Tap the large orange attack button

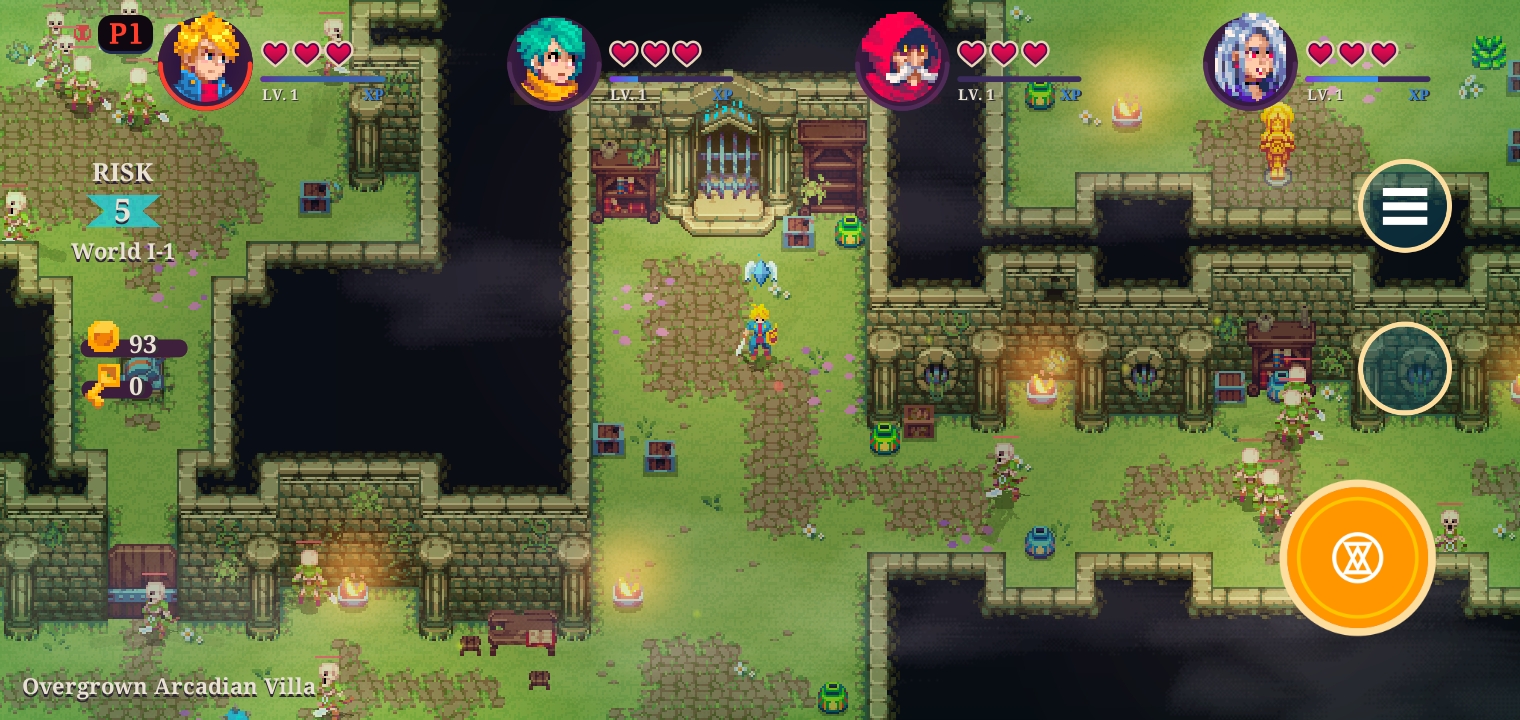point(1357,557)
